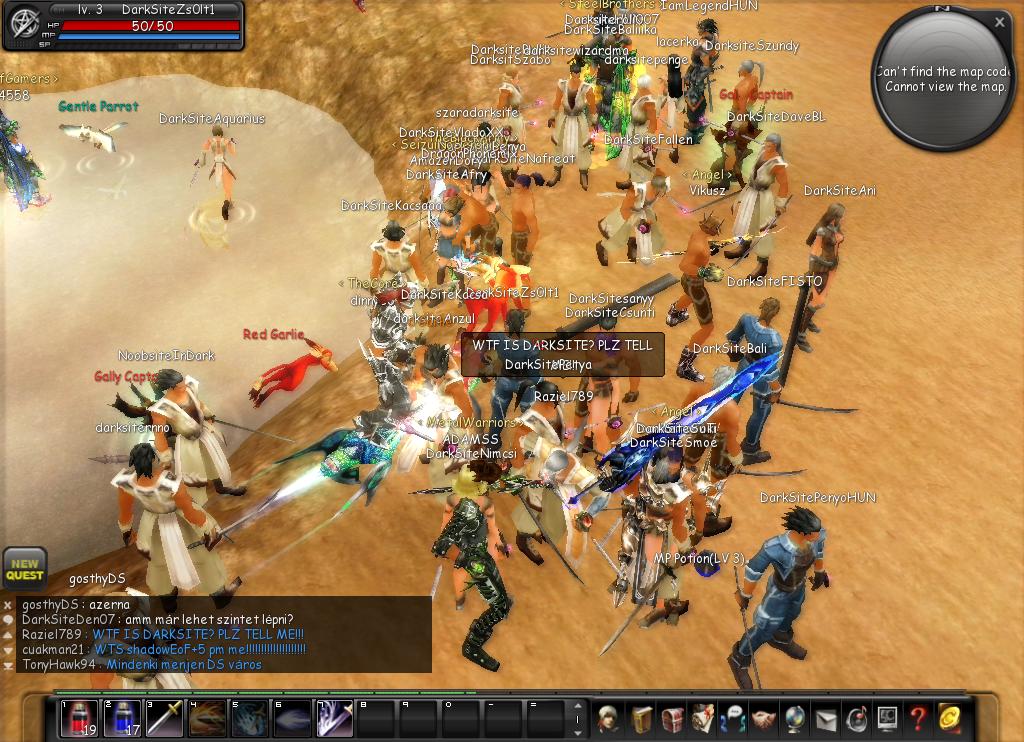The height and width of the screenshot is (742, 1024).
Task: Open the character portrait menu icon
Action: (607, 718)
